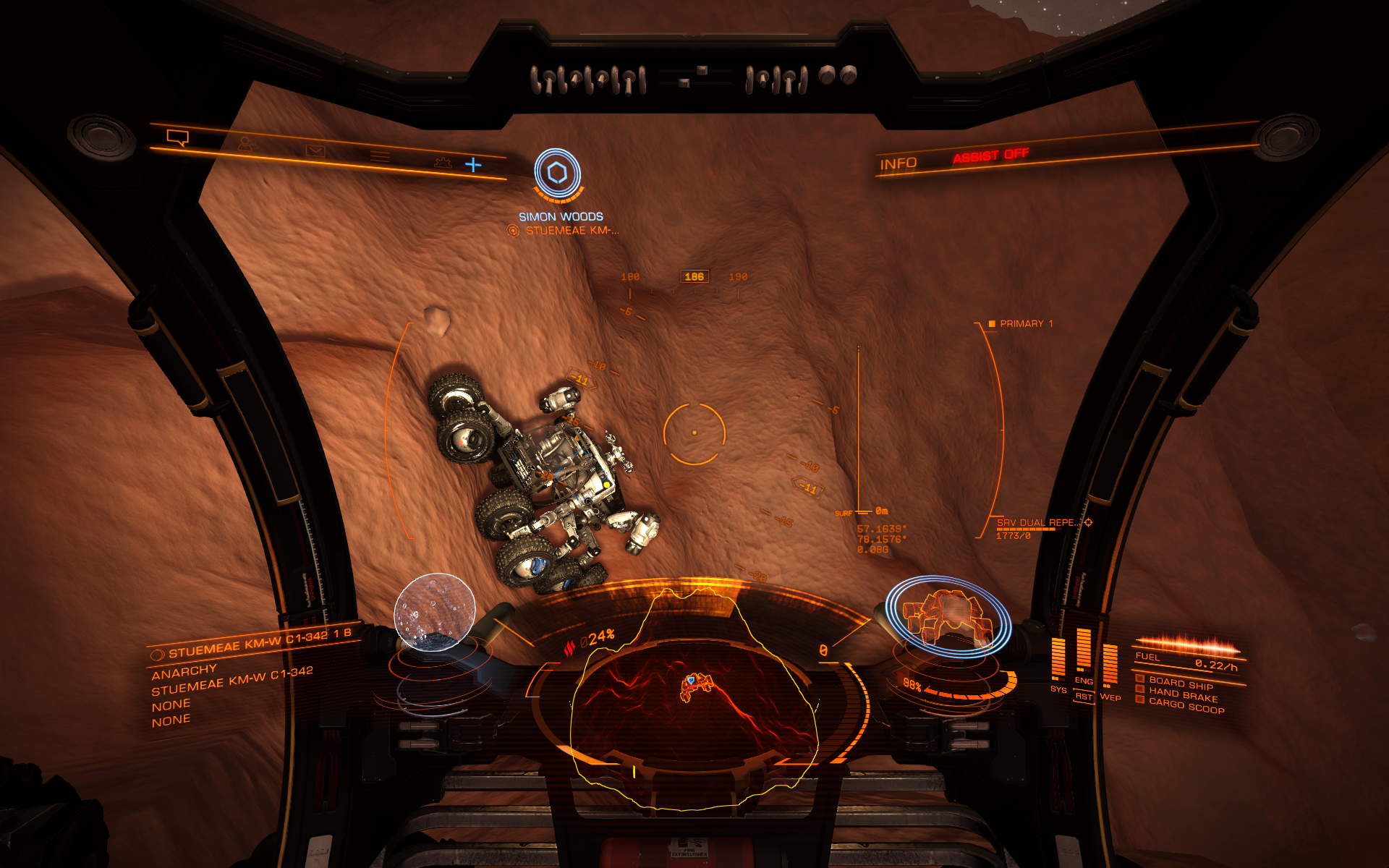Toggle the Board Ship indicator

[1181, 684]
